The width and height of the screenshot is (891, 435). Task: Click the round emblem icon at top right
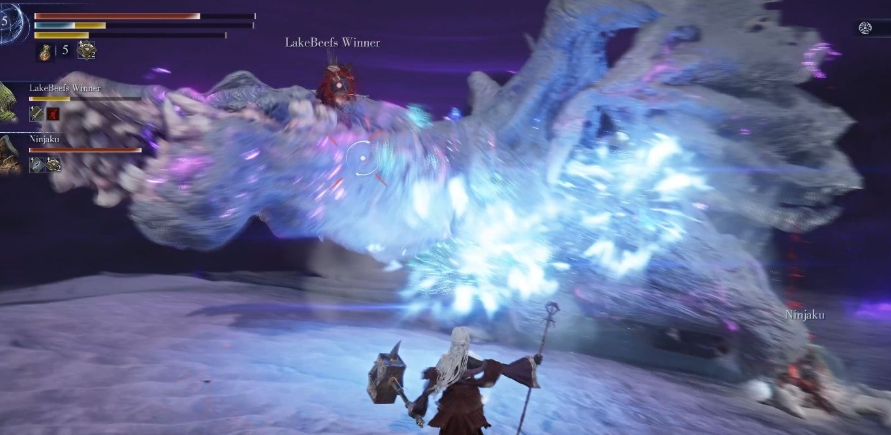[x=867, y=28]
